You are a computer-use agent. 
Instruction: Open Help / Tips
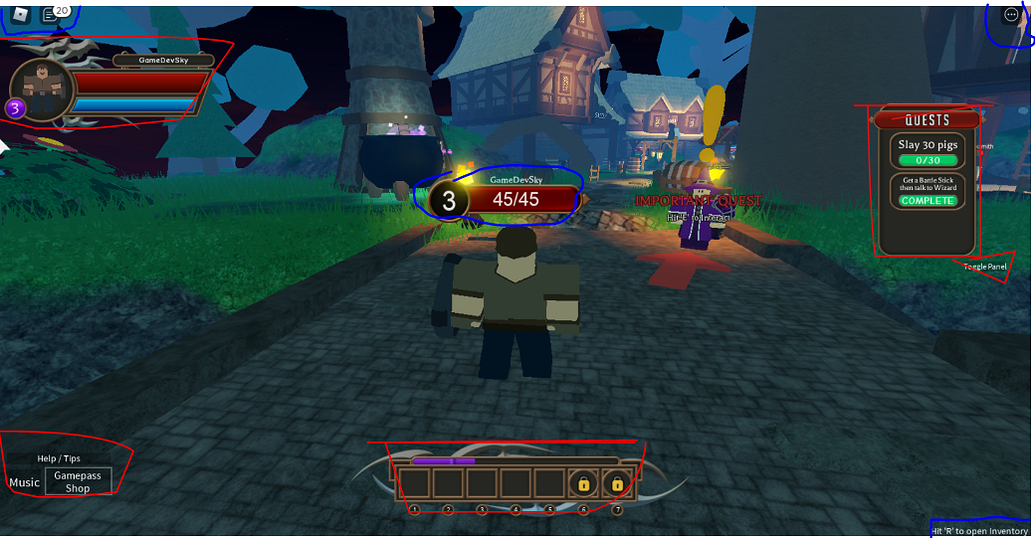59,458
